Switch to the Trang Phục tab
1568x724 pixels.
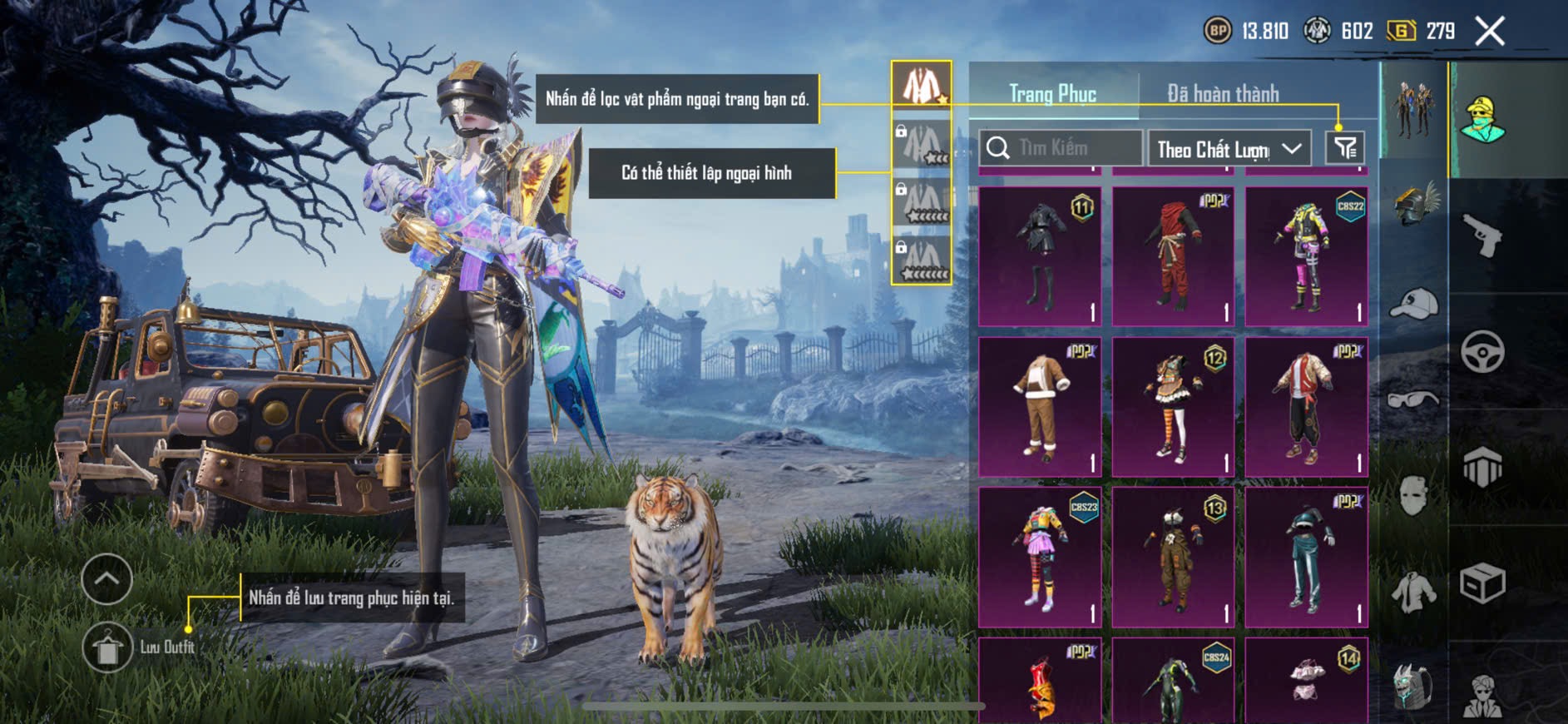[x=1052, y=93]
